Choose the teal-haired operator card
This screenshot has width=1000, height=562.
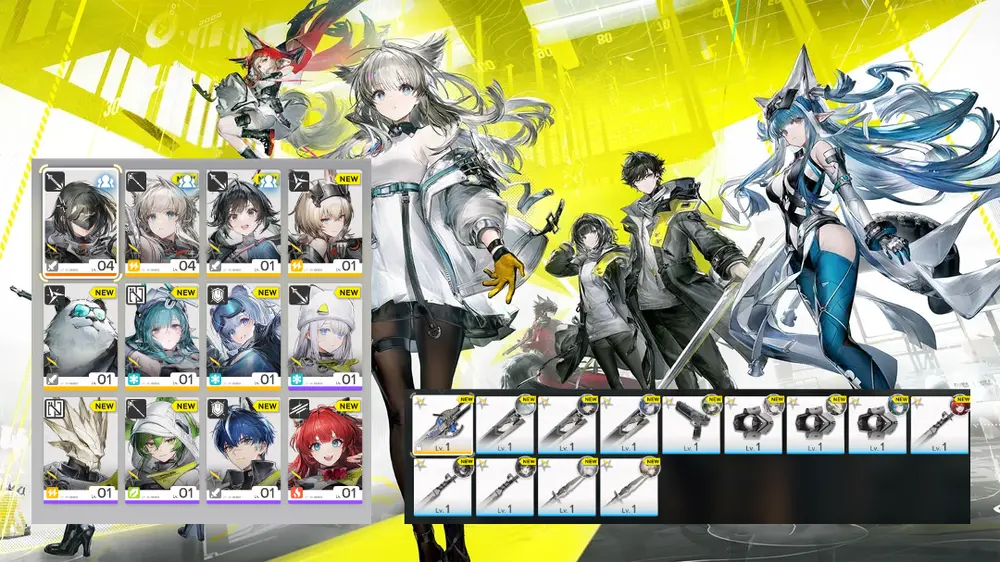pos(161,336)
